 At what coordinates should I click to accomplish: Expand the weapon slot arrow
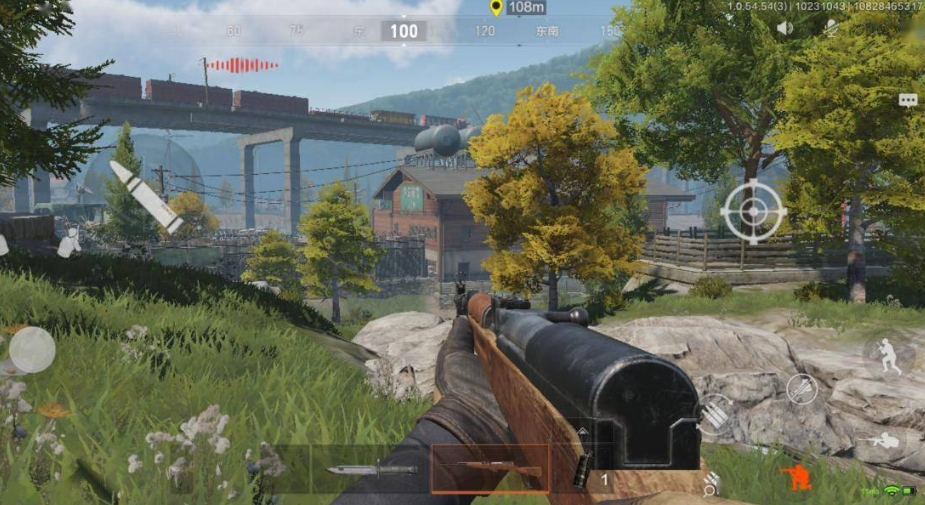click(583, 432)
